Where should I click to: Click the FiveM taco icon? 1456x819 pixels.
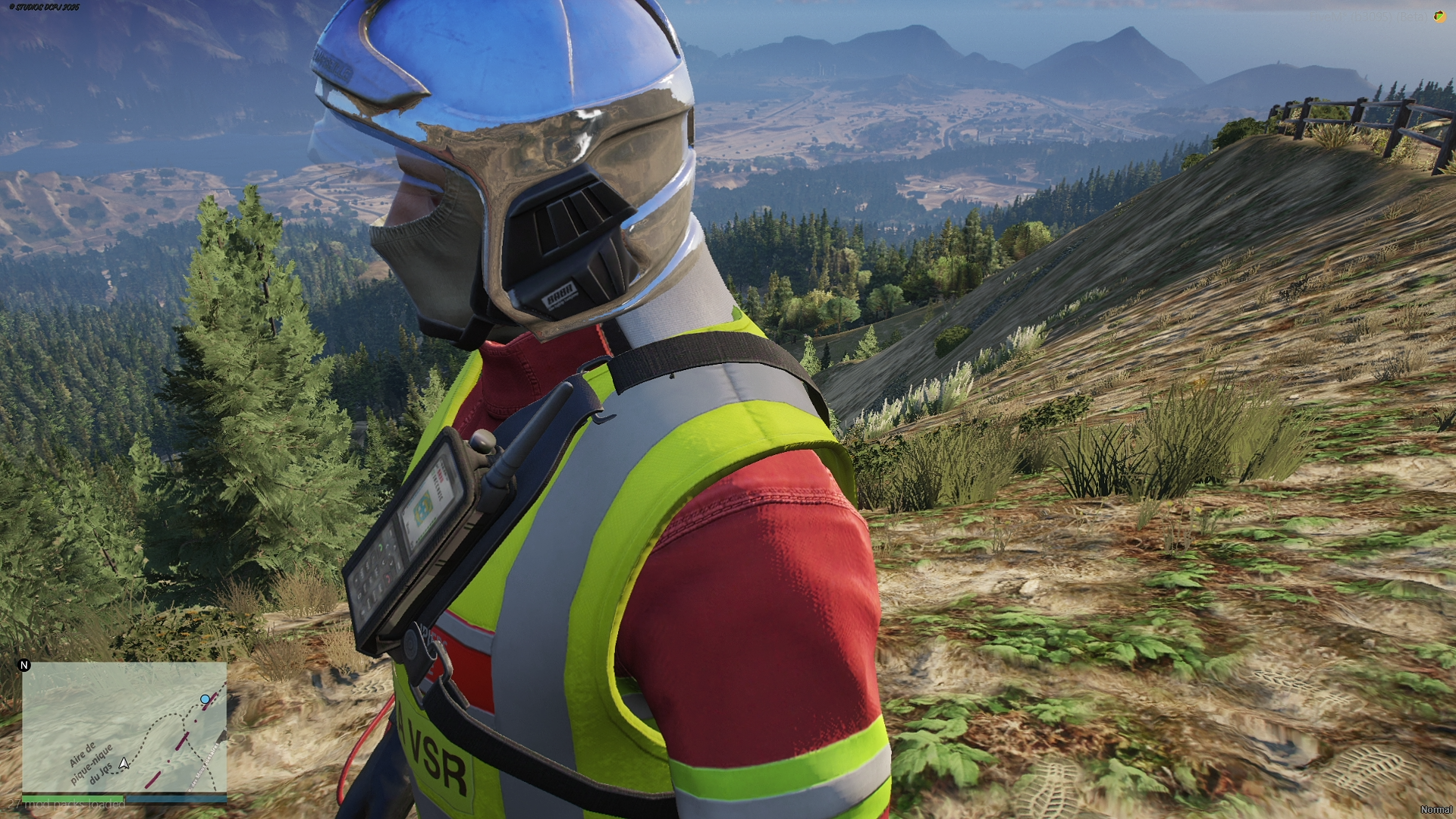[1439, 17]
